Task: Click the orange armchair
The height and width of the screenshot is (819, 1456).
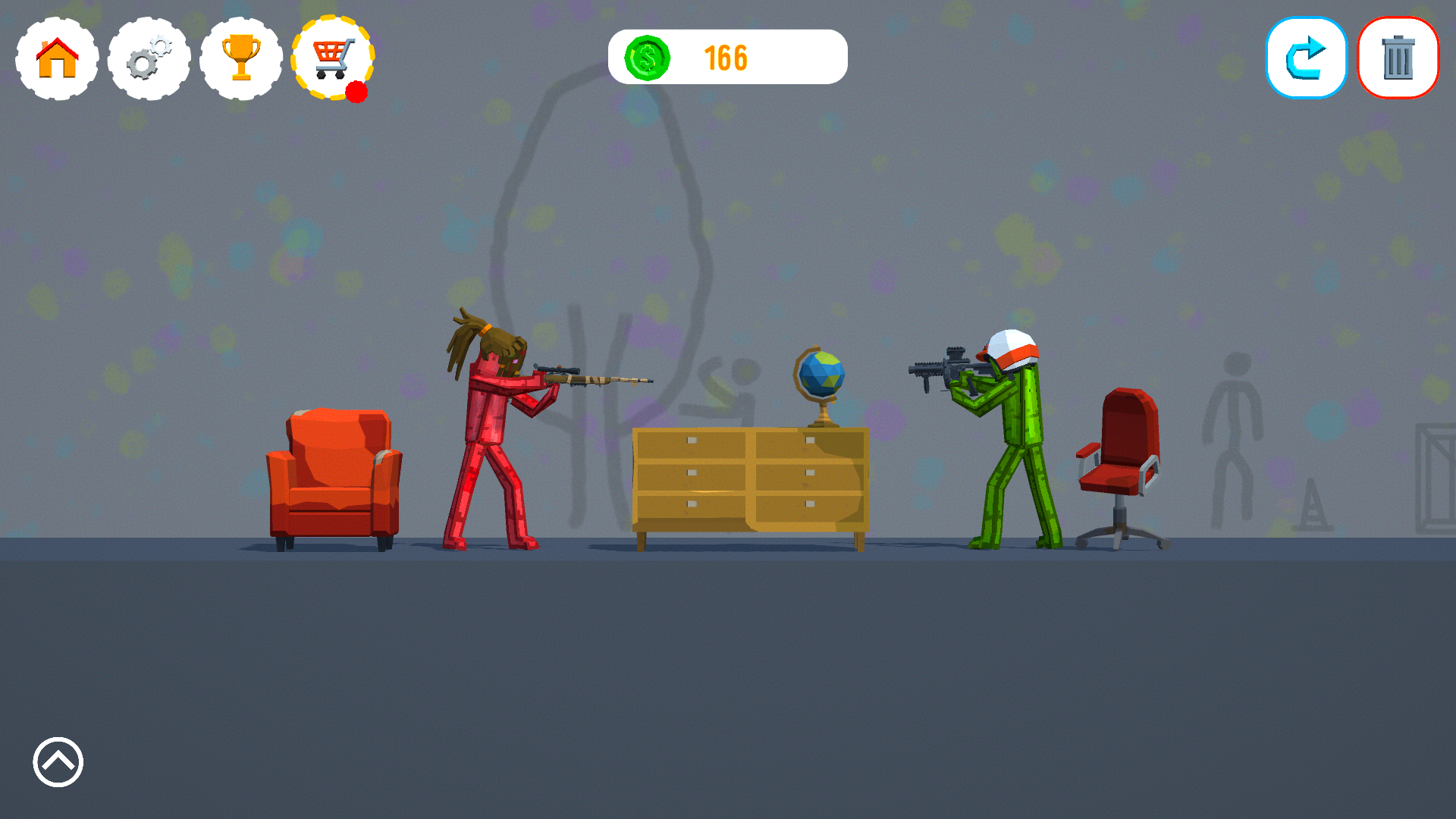Action: tap(334, 470)
